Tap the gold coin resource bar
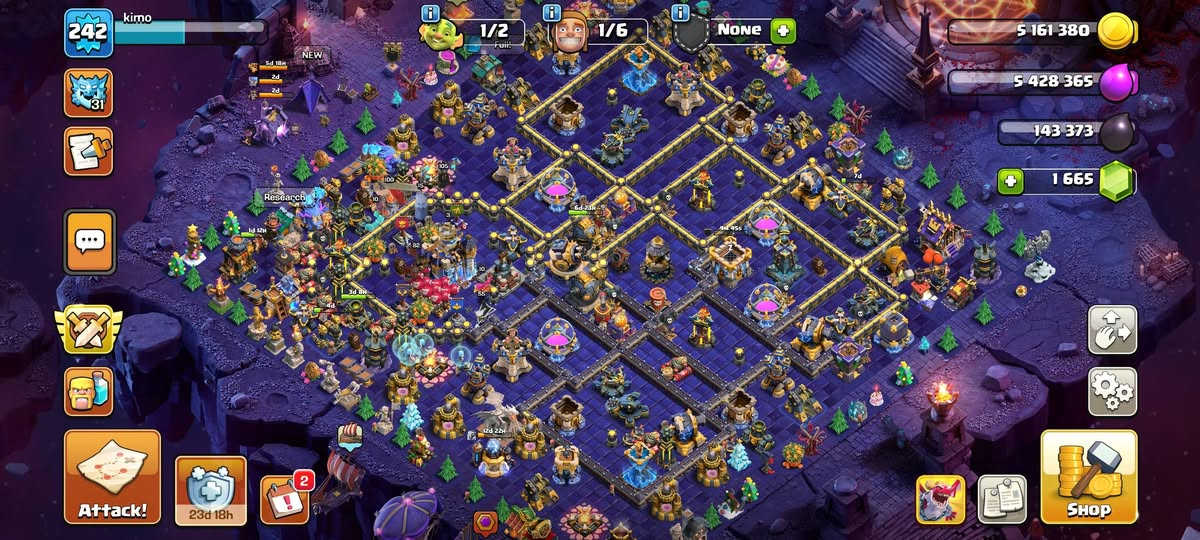This screenshot has width=1200, height=540. point(1040,32)
